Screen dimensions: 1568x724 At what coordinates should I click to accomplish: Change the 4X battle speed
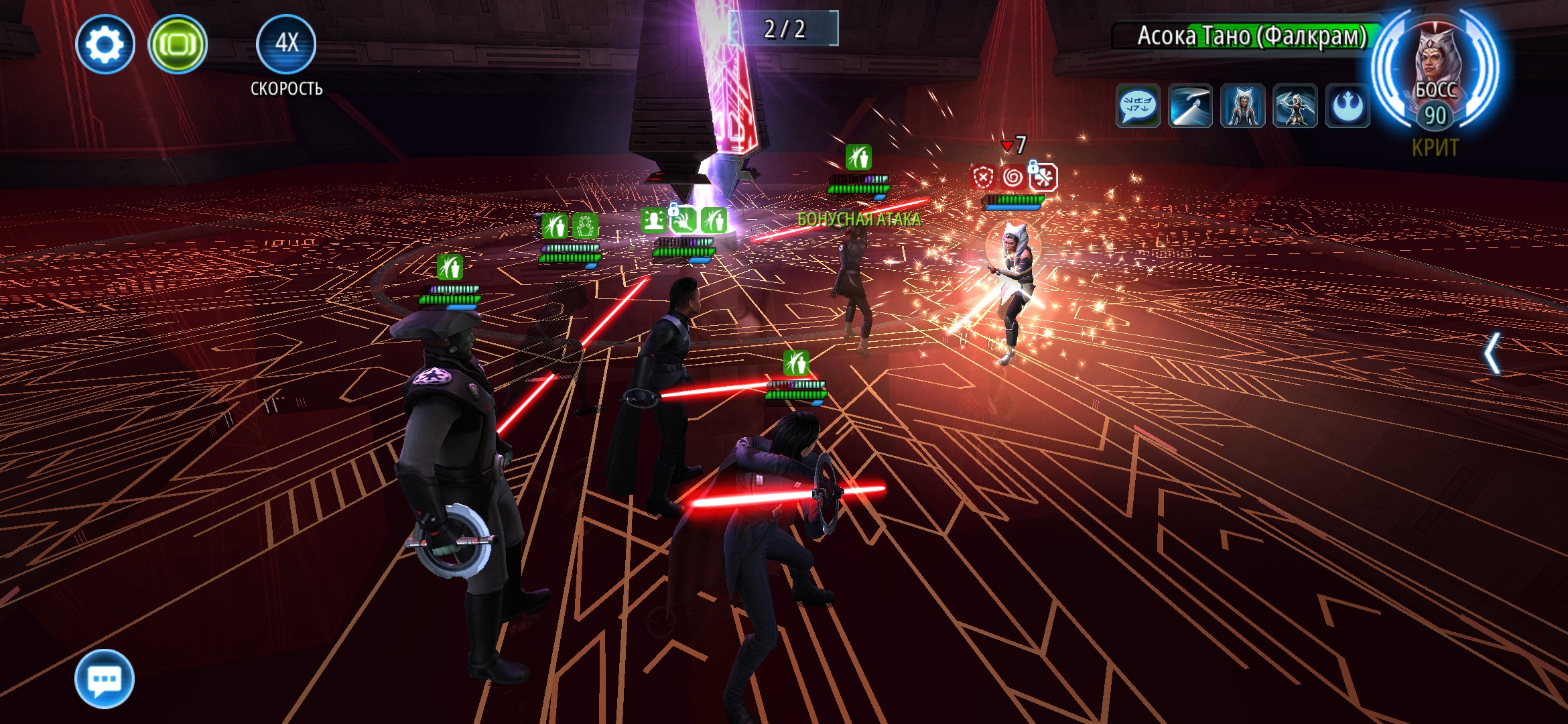tap(286, 44)
